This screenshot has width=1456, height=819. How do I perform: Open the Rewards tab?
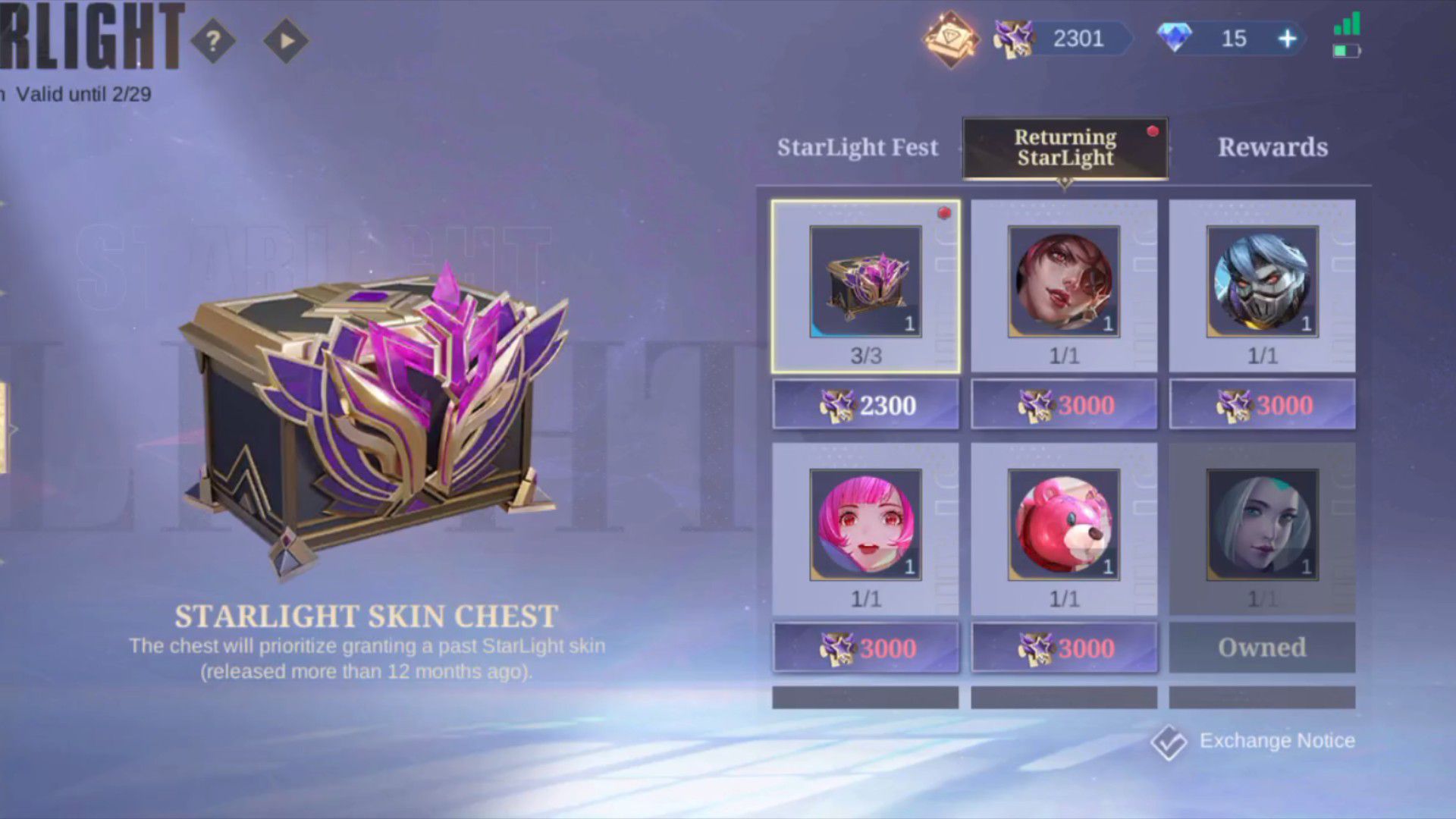coord(1273,146)
